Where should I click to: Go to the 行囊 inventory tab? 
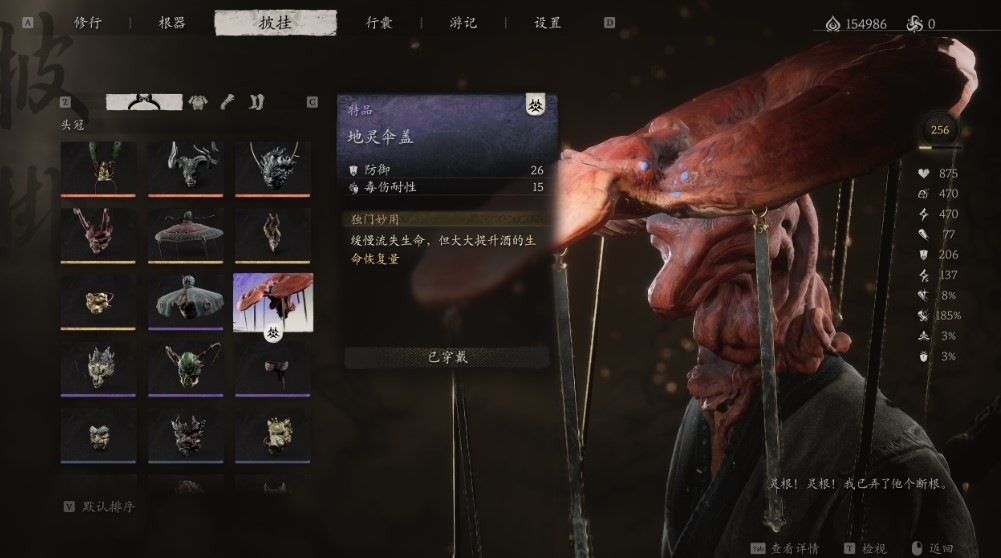(x=379, y=23)
